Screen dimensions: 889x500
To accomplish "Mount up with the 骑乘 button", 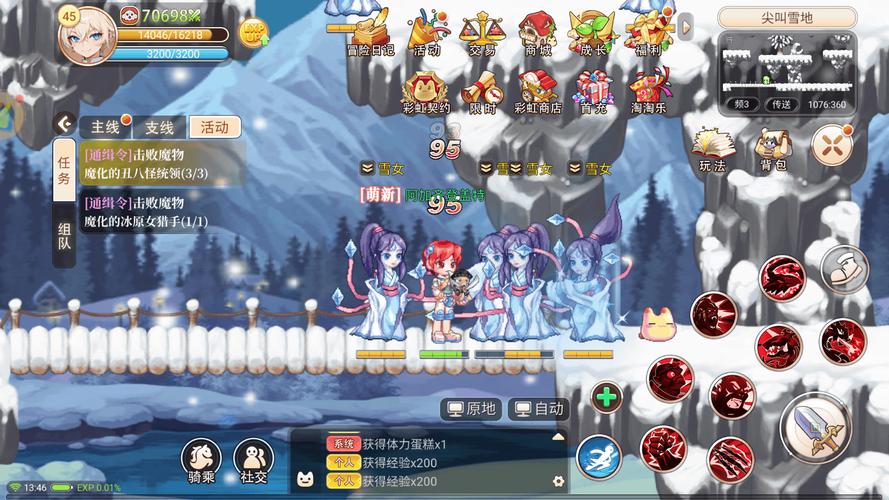I will coord(201,462).
